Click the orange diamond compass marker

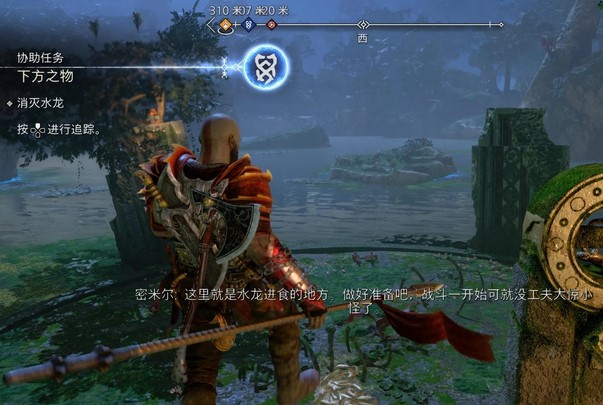[225, 24]
